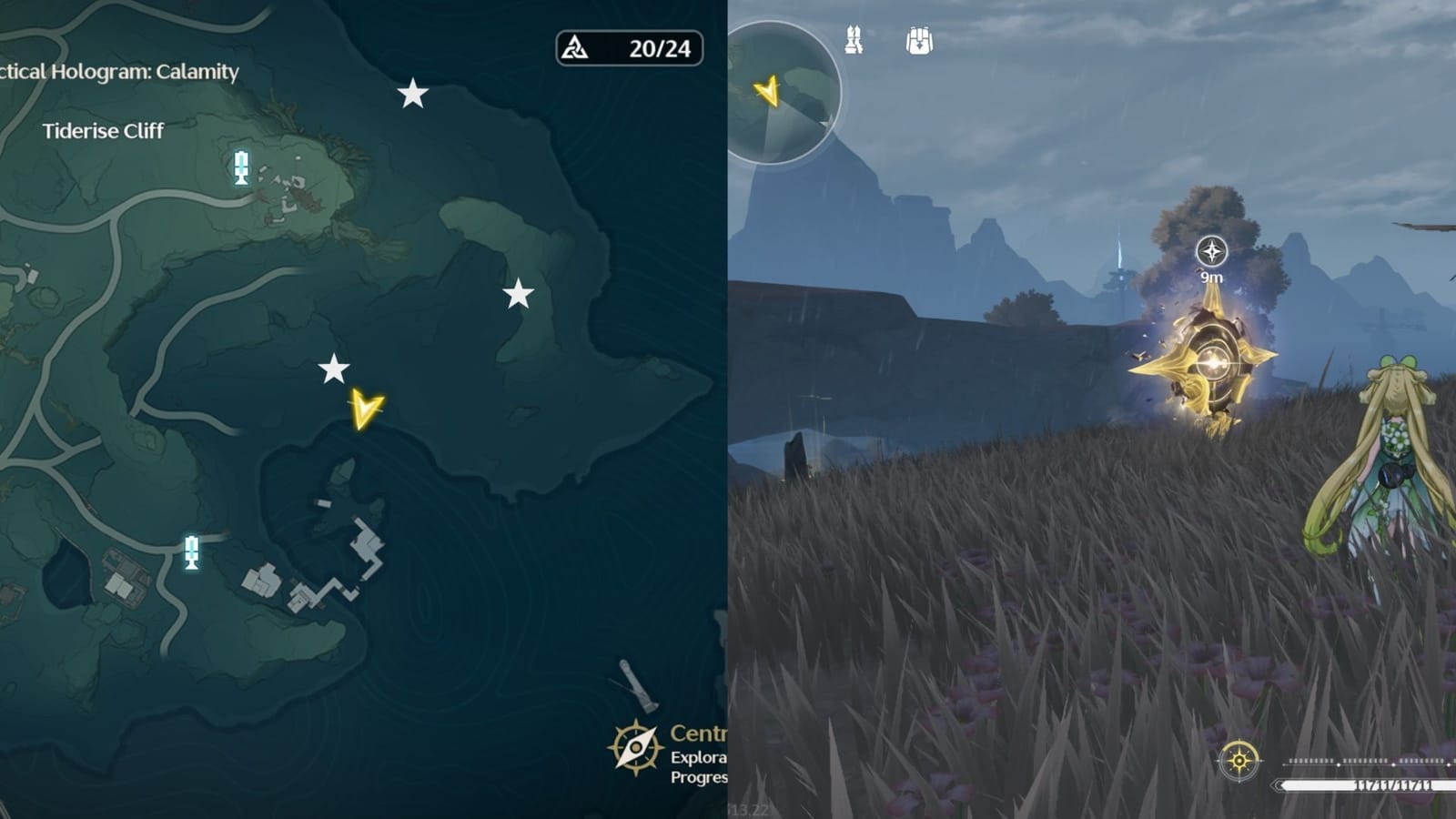Select the northernmost star marker on map

coord(414,94)
